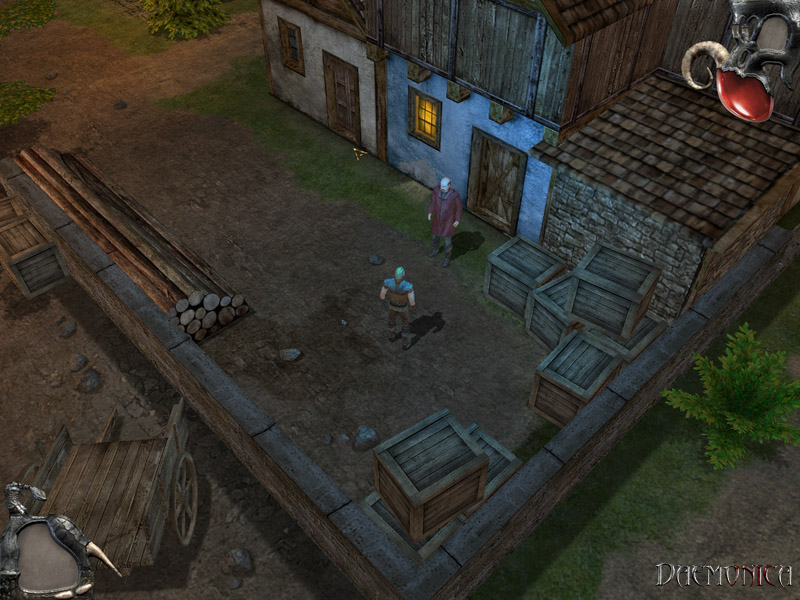This screenshot has height=600, width=800.
Task: Click the empty horned slot frame
Action: (x=48, y=553)
